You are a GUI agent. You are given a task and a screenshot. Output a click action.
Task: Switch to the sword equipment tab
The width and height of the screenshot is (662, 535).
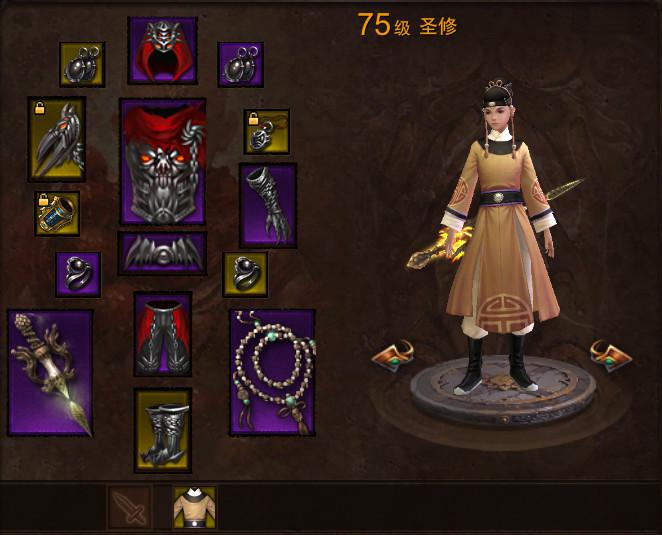tap(130, 508)
